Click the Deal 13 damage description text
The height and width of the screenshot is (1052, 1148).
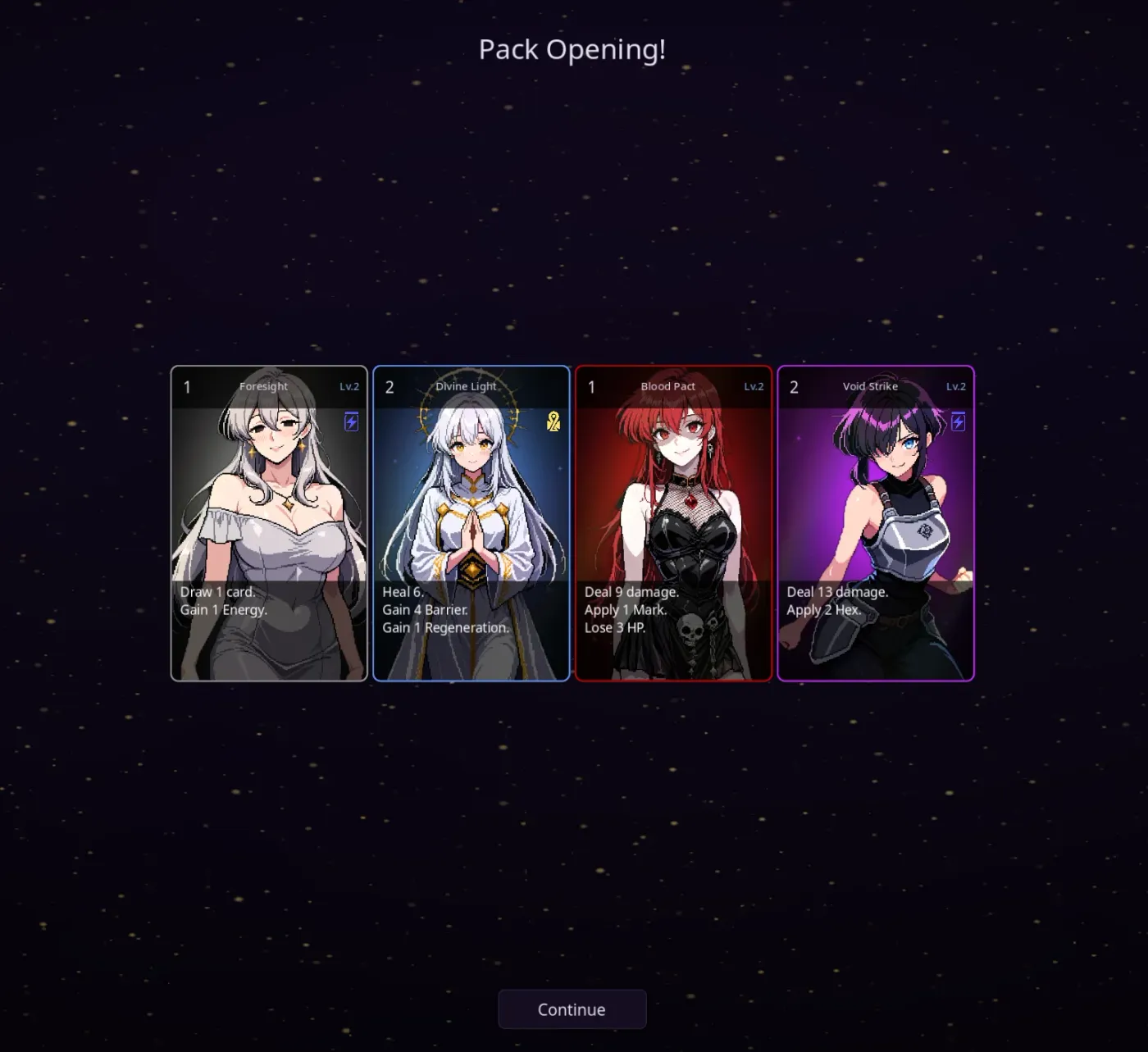pos(836,592)
